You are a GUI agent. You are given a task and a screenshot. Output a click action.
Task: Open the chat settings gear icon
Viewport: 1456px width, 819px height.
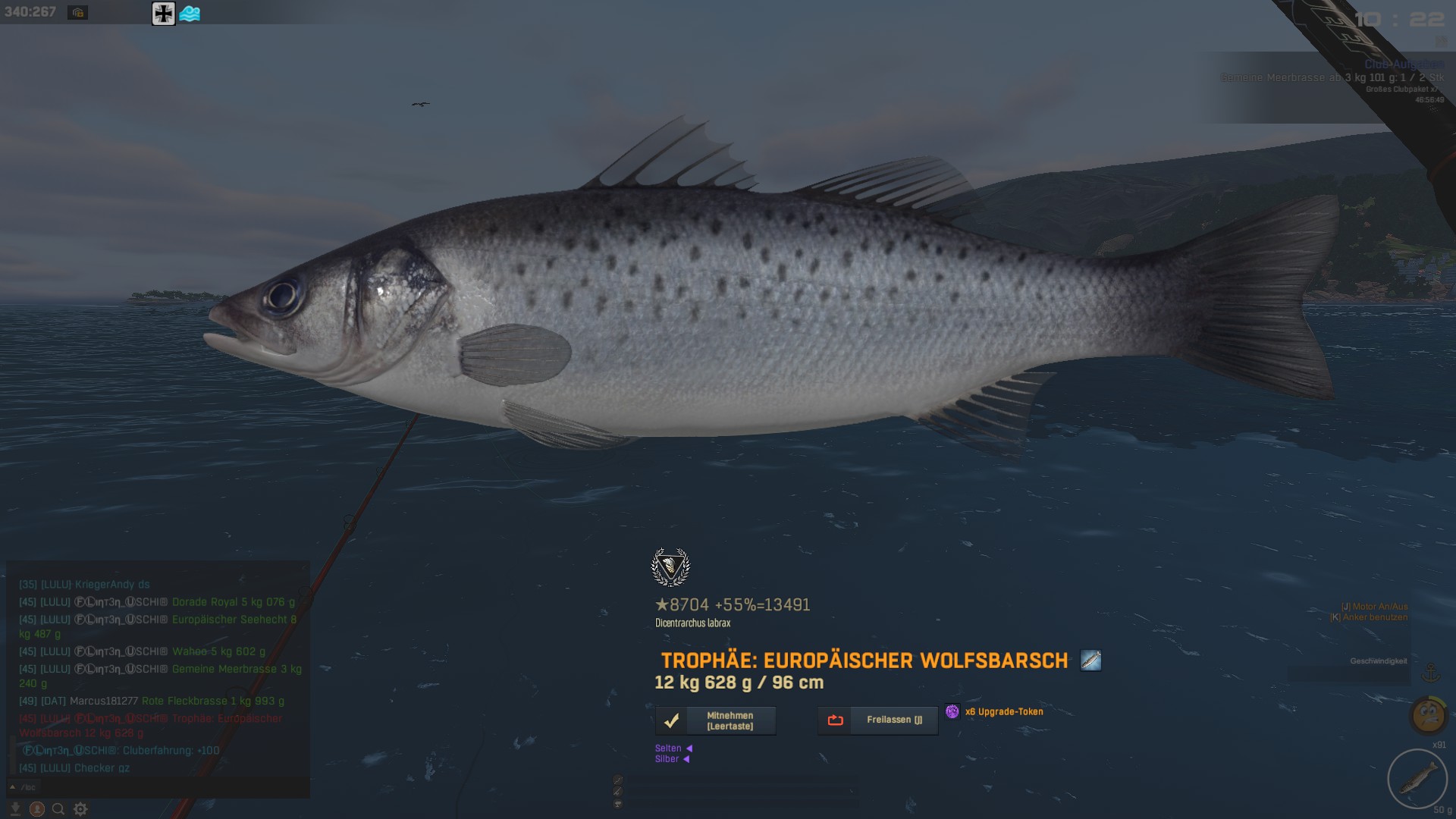80,809
